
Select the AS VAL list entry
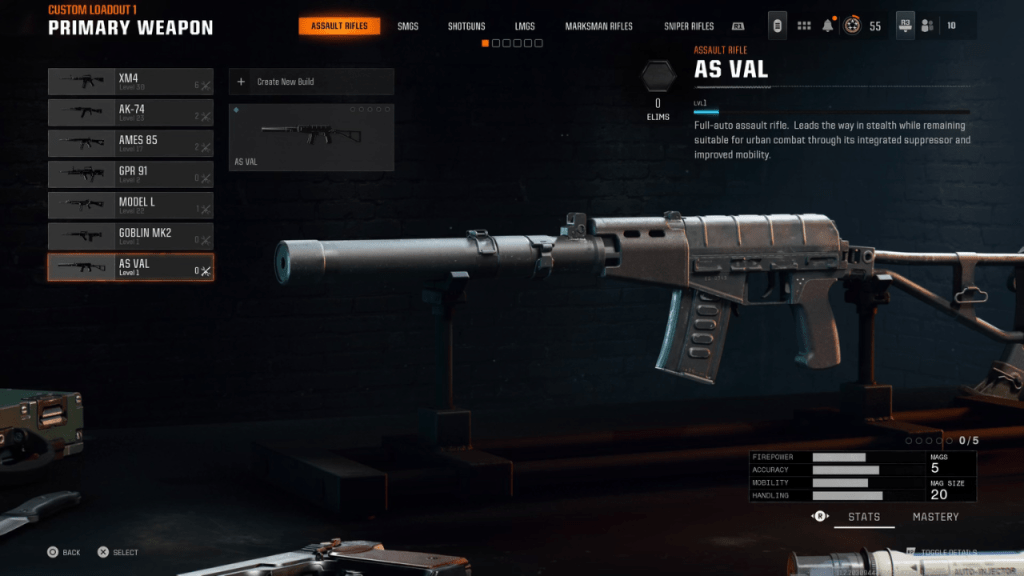coord(130,267)
